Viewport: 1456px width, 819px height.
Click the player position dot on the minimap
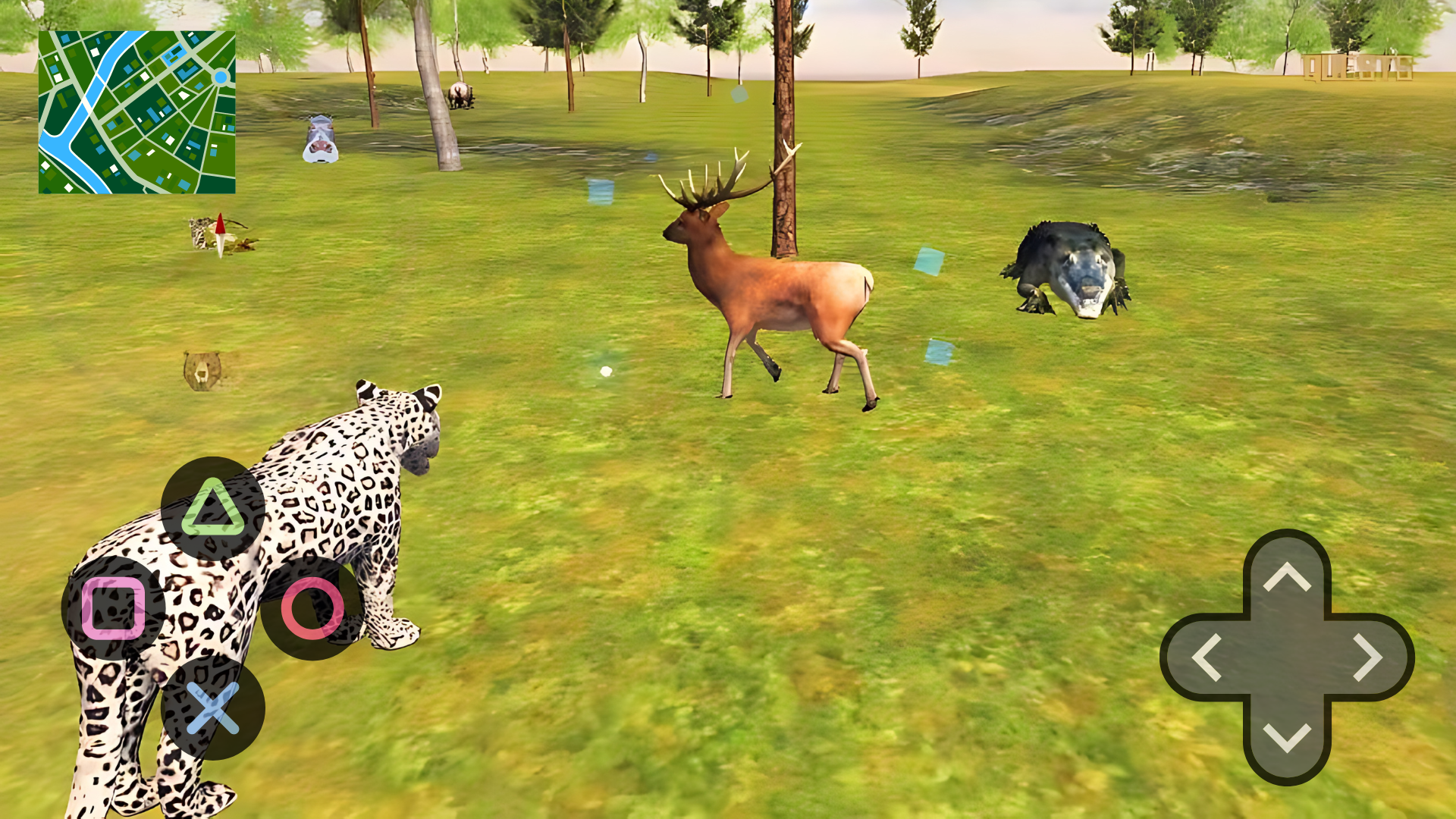point(219,76)
